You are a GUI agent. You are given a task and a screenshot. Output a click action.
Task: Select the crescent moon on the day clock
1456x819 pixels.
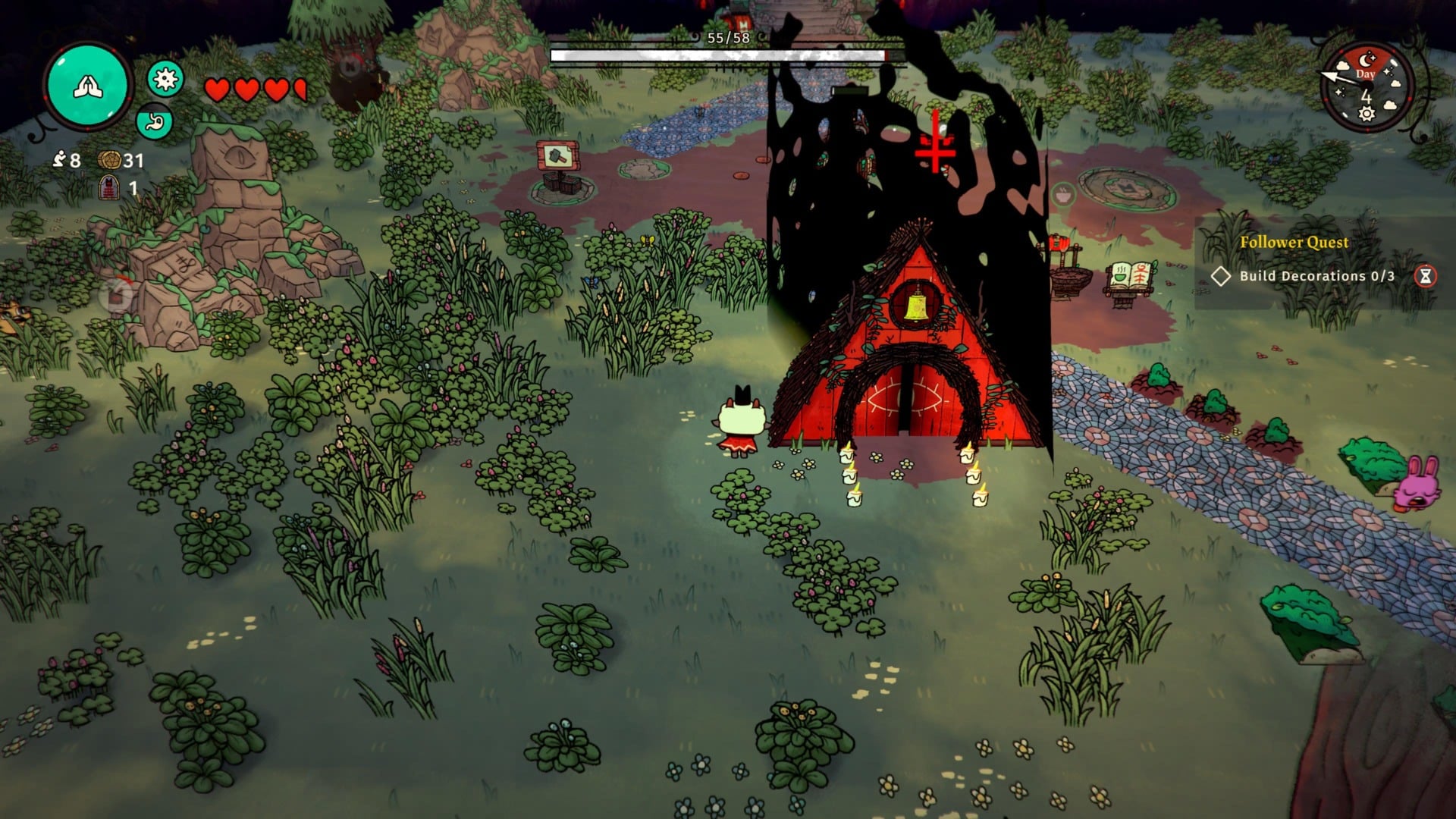coord(1366,60)
